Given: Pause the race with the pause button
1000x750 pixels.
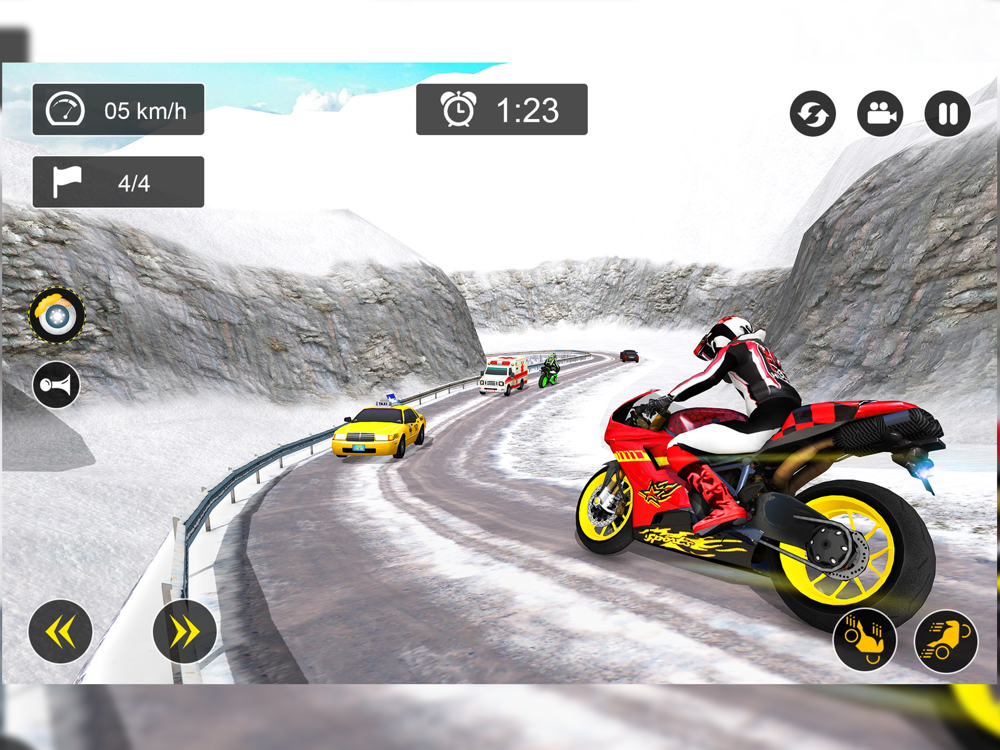Looking at the screenshot, I should (x=947, y=114).
